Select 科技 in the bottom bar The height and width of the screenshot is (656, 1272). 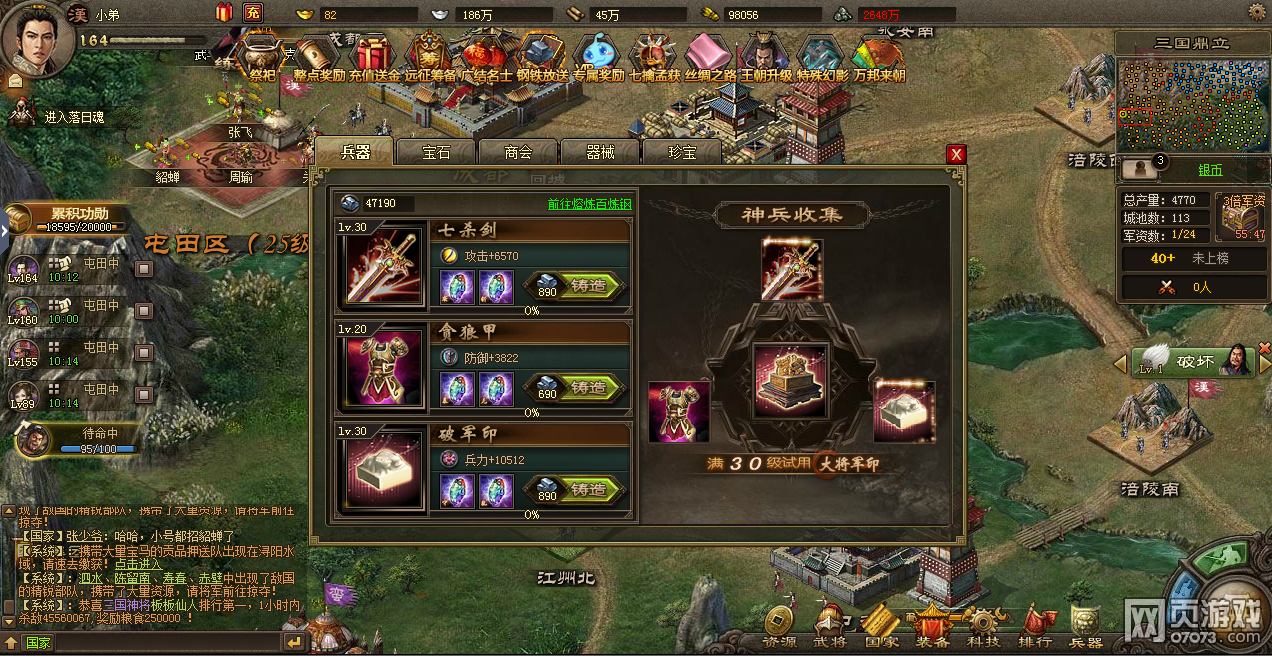pyautogui.click(x=983, y=626)
